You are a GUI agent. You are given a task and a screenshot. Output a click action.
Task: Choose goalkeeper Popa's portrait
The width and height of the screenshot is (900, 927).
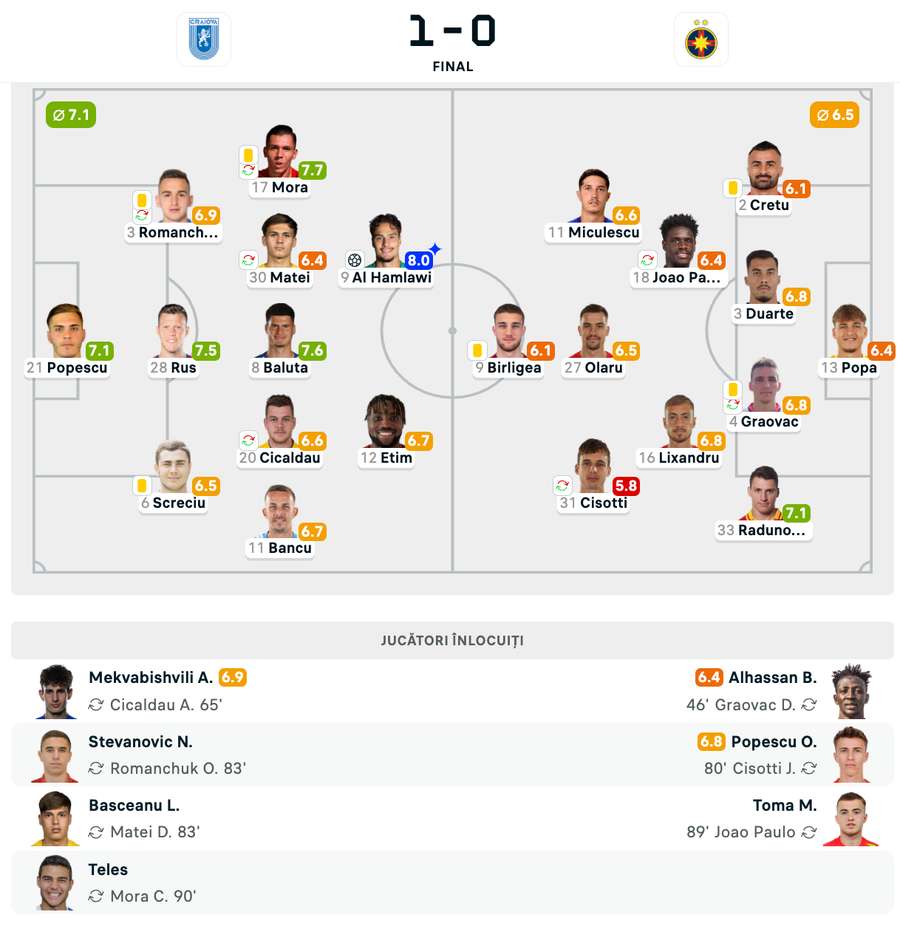pyautogui.click(x=849, y=332)
